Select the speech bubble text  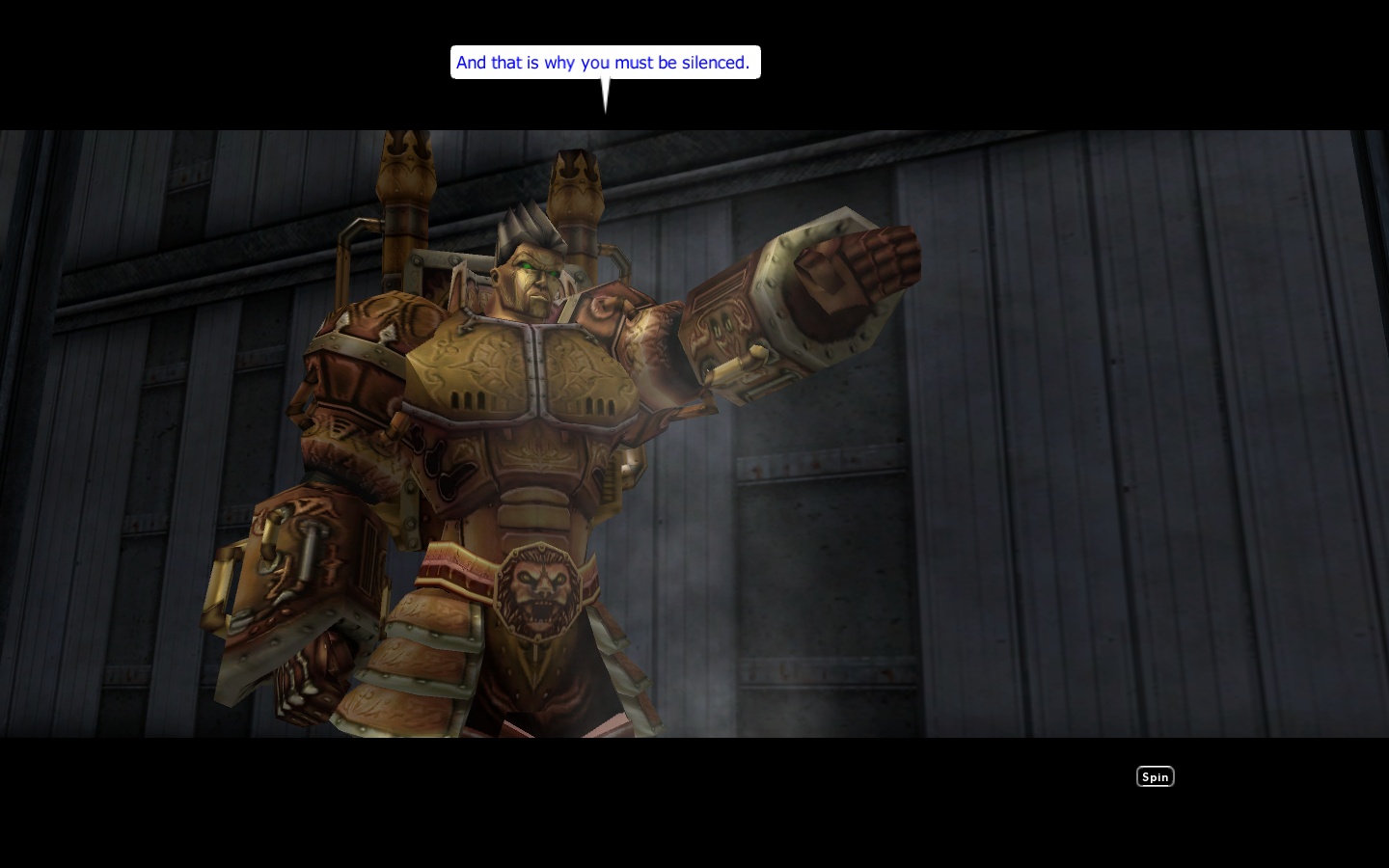604,62
